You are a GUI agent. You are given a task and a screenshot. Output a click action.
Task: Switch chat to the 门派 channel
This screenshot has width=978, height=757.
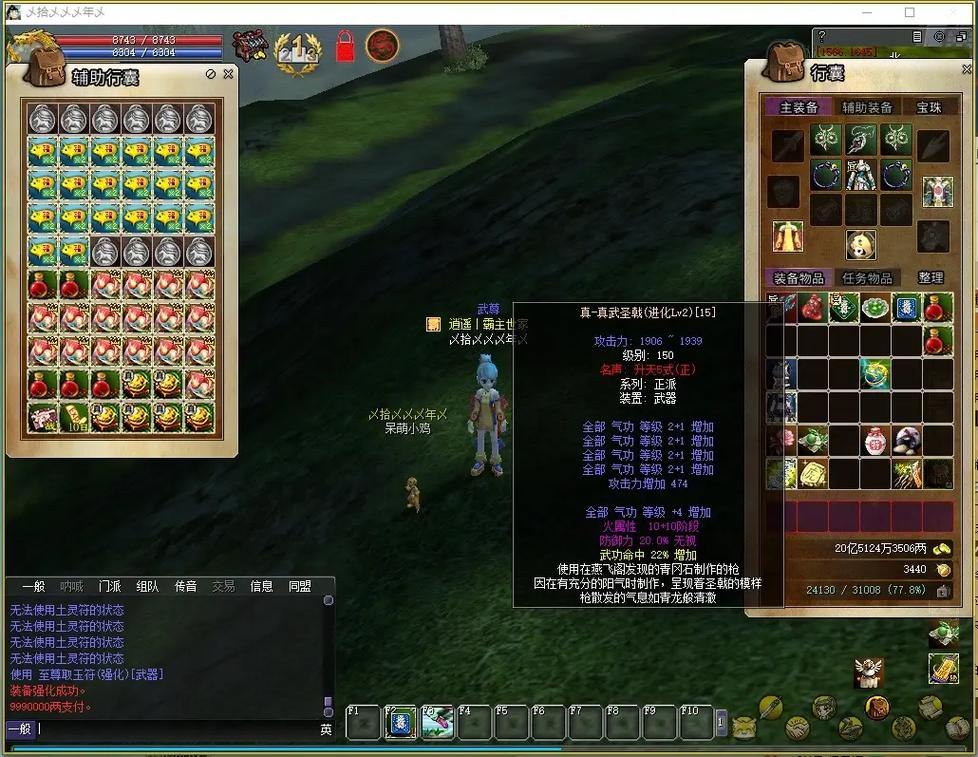click(110, 586)
